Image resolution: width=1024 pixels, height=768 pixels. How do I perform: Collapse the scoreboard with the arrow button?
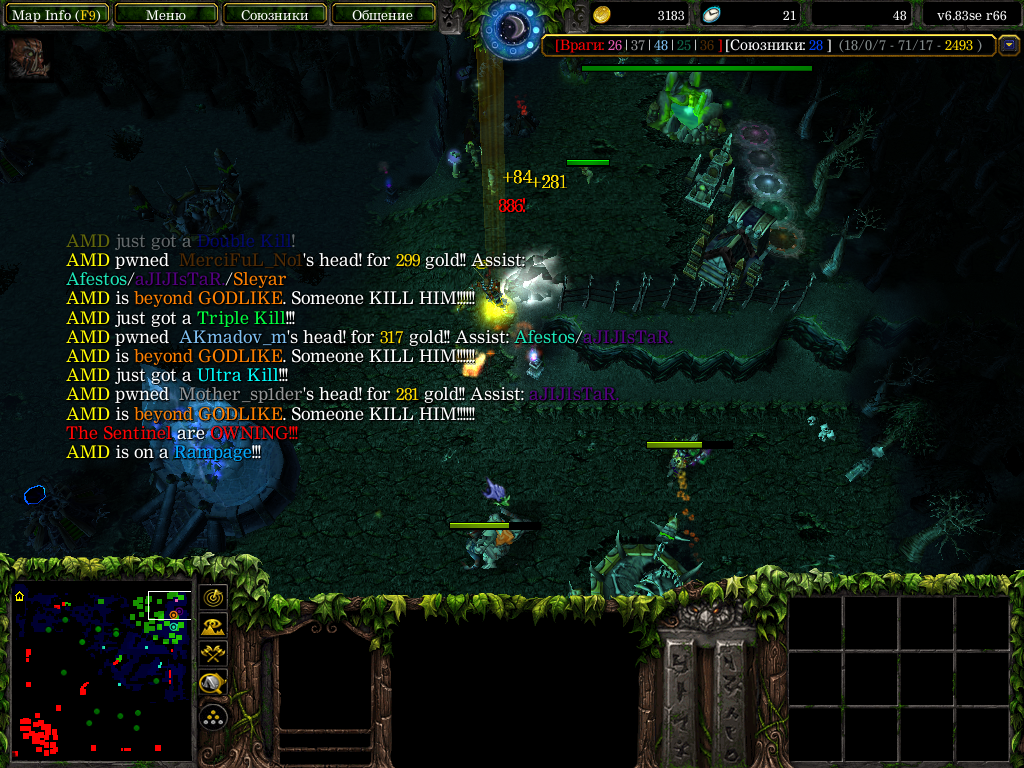pos(1009,45)
